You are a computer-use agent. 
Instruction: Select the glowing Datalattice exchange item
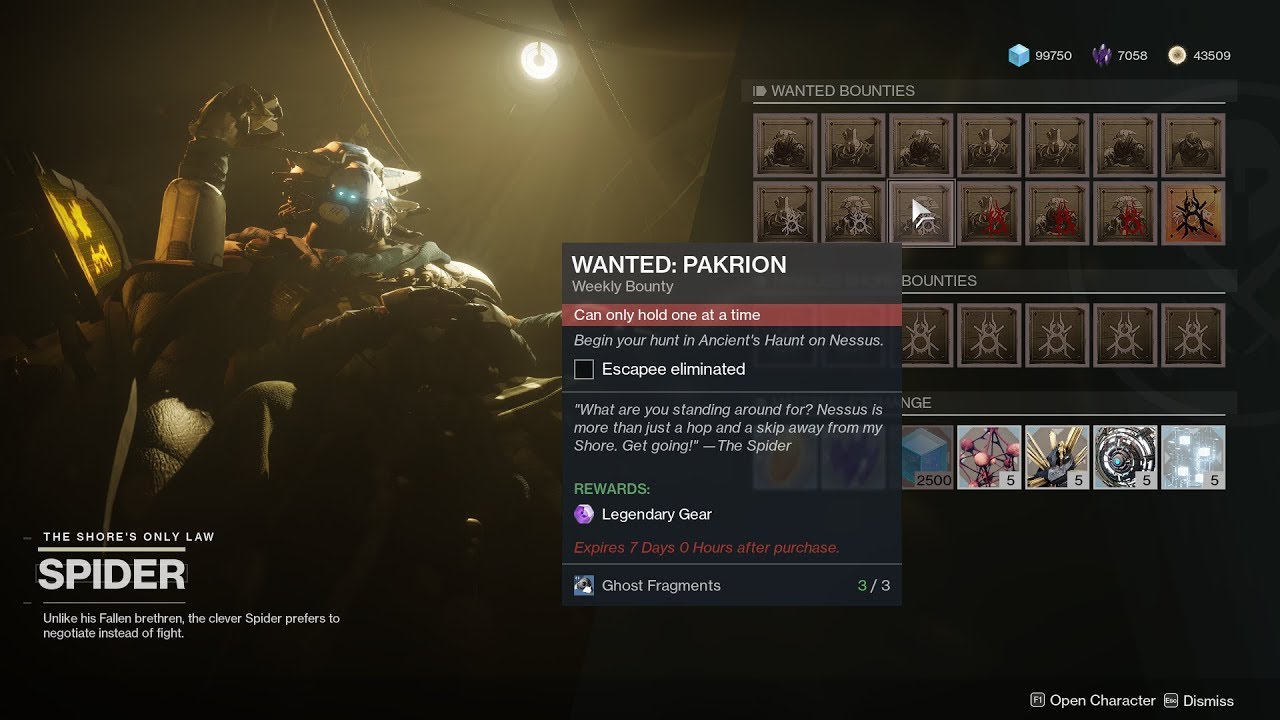pyautogui.click(x=1192, y=456)
